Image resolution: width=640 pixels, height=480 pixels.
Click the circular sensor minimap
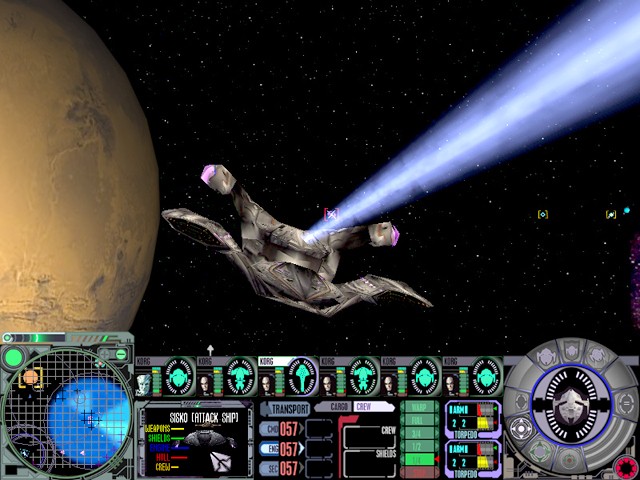pos(63,412)
